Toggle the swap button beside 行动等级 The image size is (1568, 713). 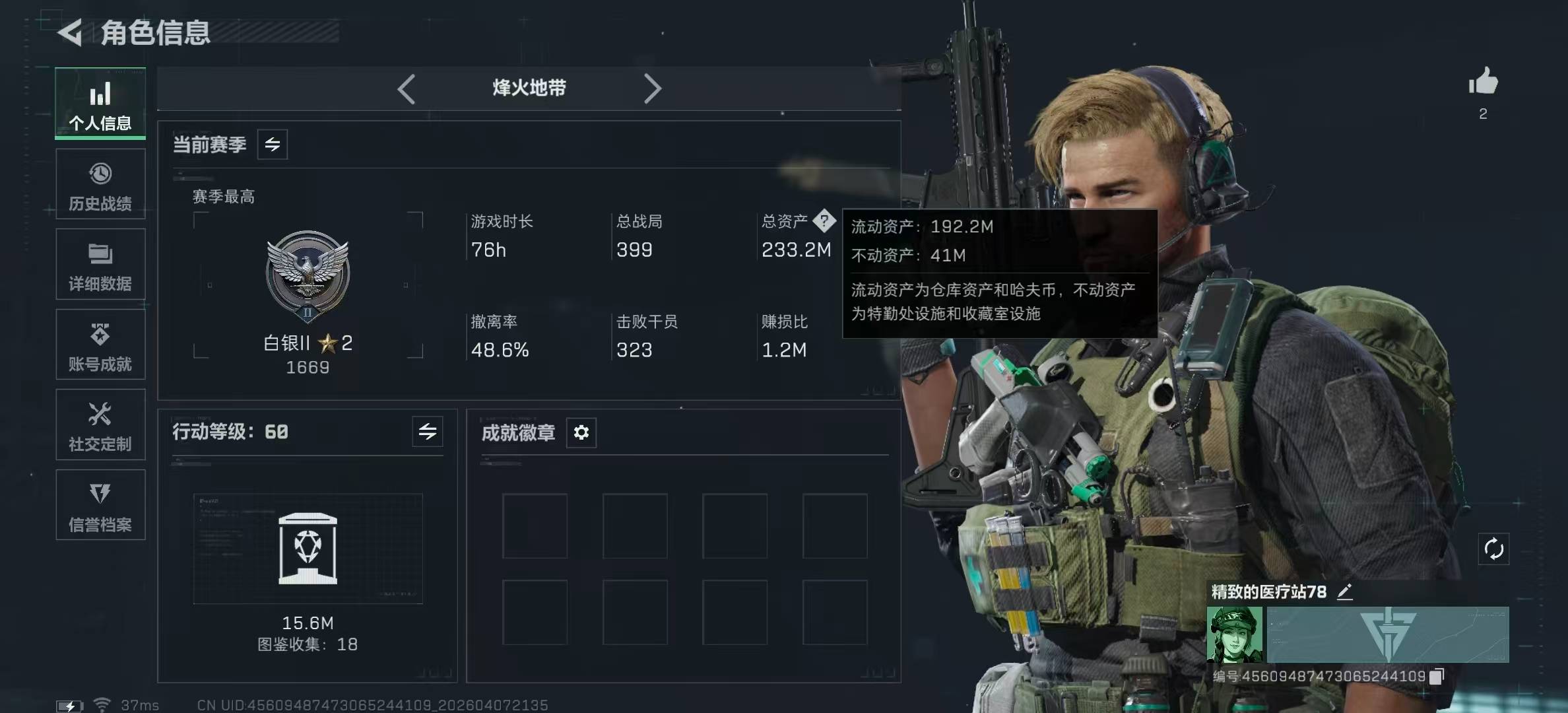pos(428,432)
